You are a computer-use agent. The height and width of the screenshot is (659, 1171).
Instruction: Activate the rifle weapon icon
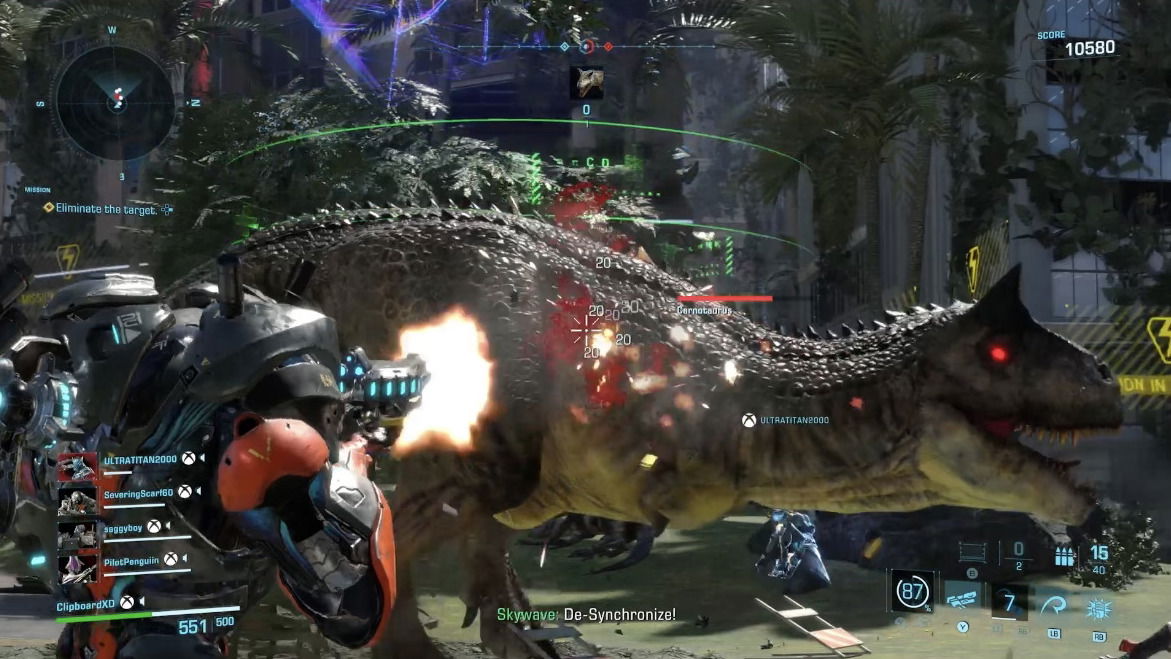click(x=961, y=600)
